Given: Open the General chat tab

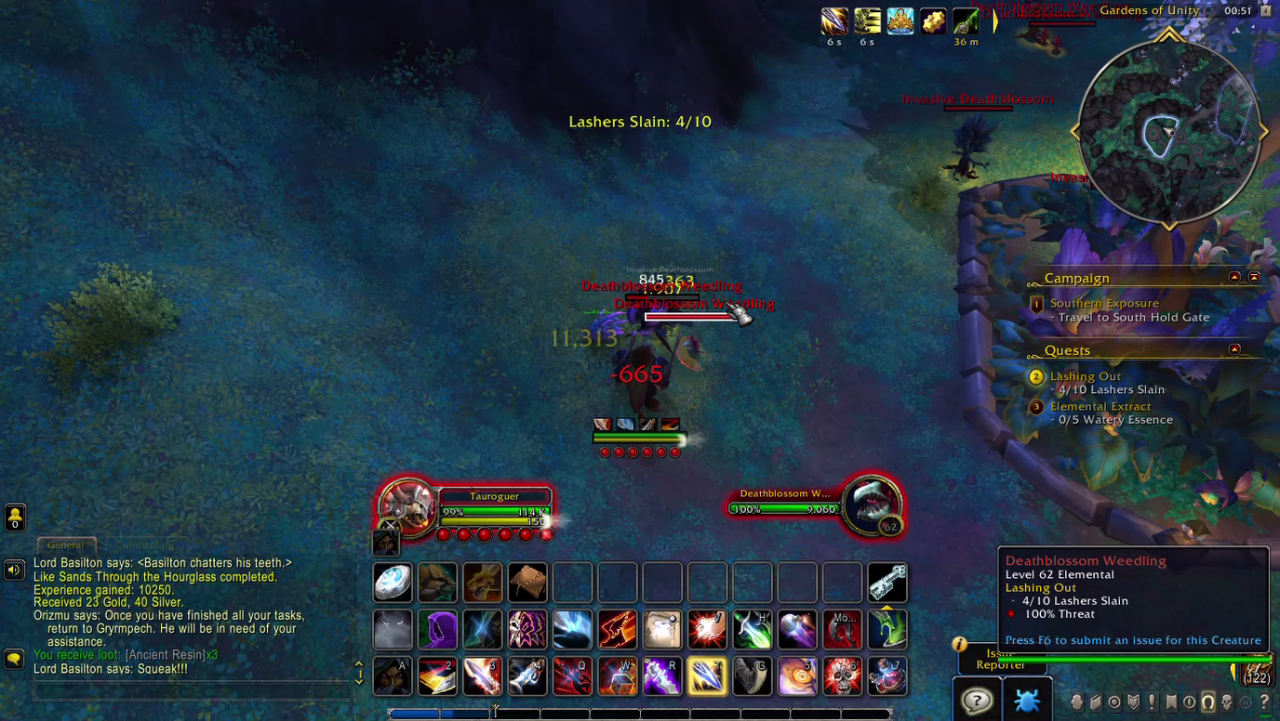Looking at the screenshot, I should click(66, 545).
